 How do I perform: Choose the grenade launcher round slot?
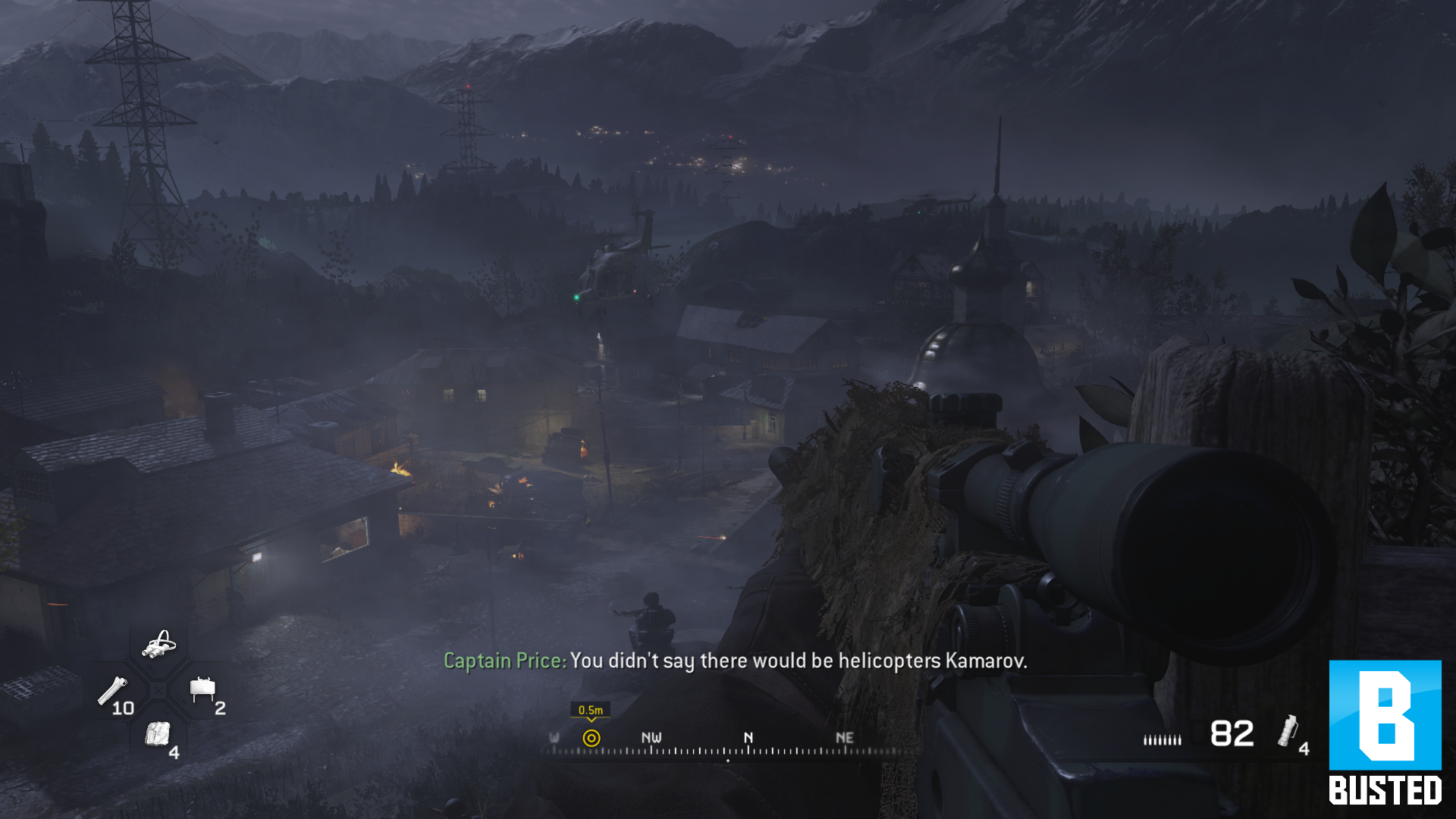point(113,692)
